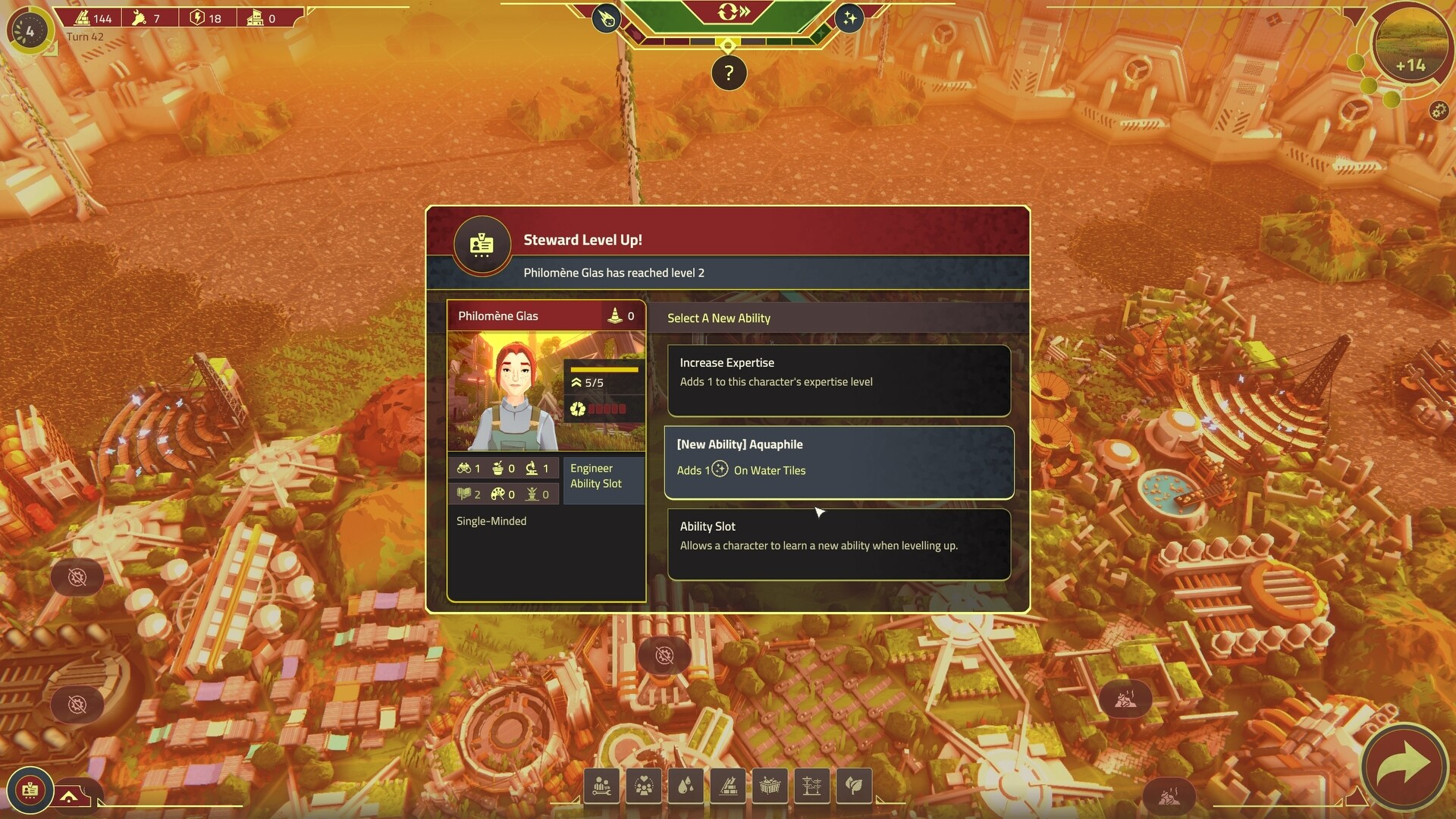
Task: Open the power pylon build category
Action: tap(811, 786)
